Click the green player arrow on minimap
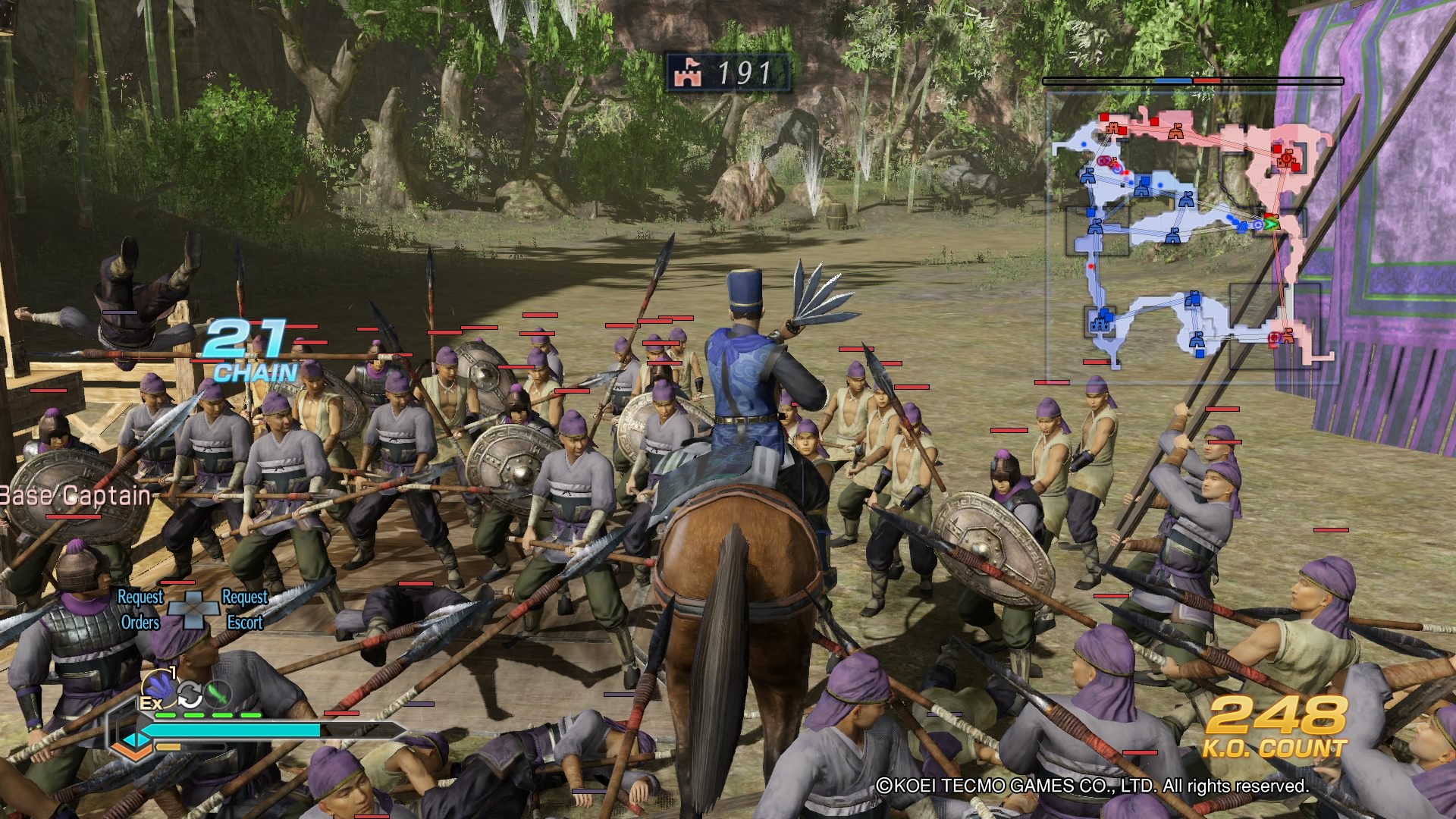Viewport: 1456px width, 819px height. tap(1272, 224)
